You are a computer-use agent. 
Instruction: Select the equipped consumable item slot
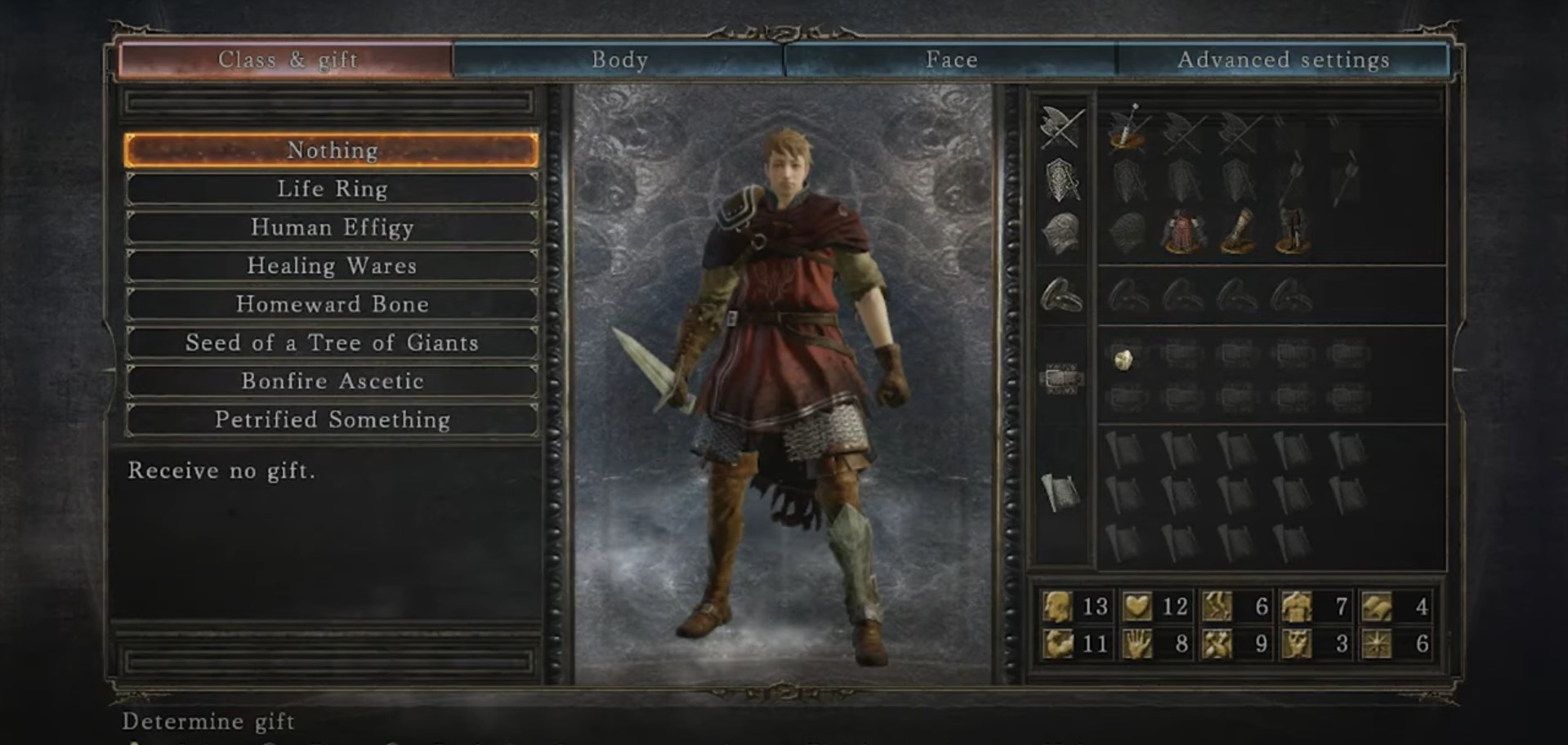click(1125, 359)
